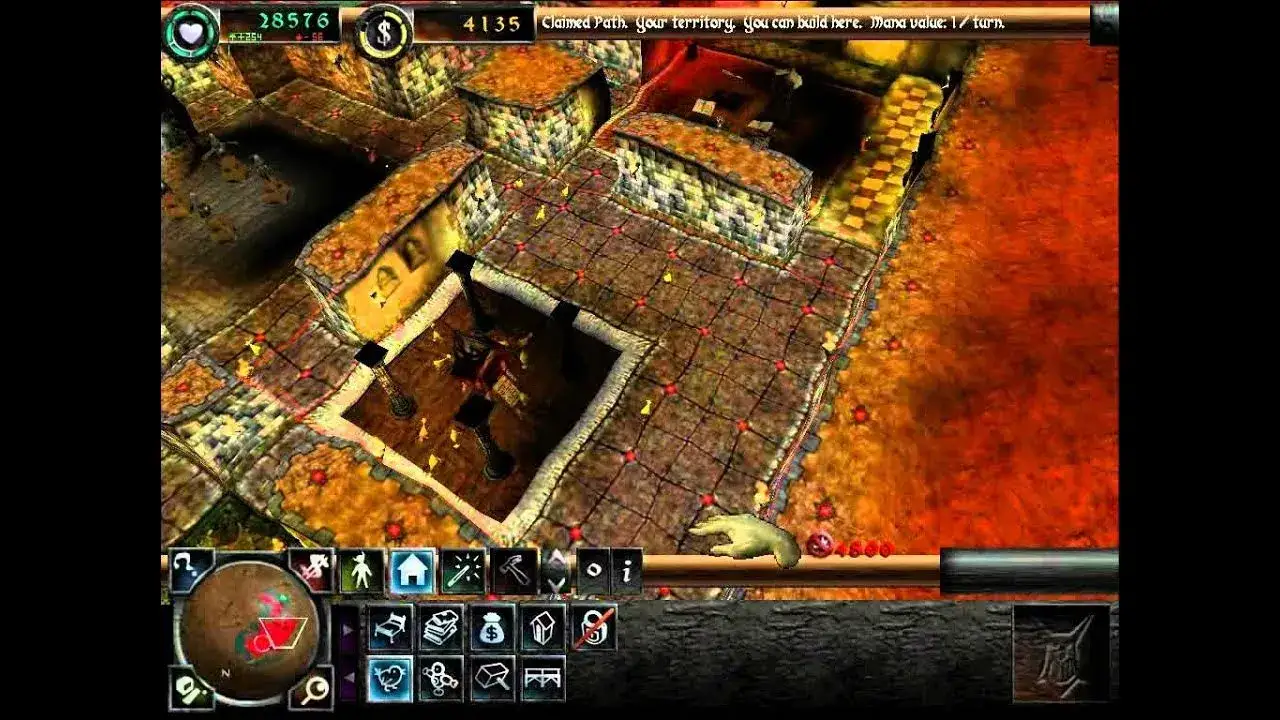Open the Workshop hammer tab button

tap(514, 571)
